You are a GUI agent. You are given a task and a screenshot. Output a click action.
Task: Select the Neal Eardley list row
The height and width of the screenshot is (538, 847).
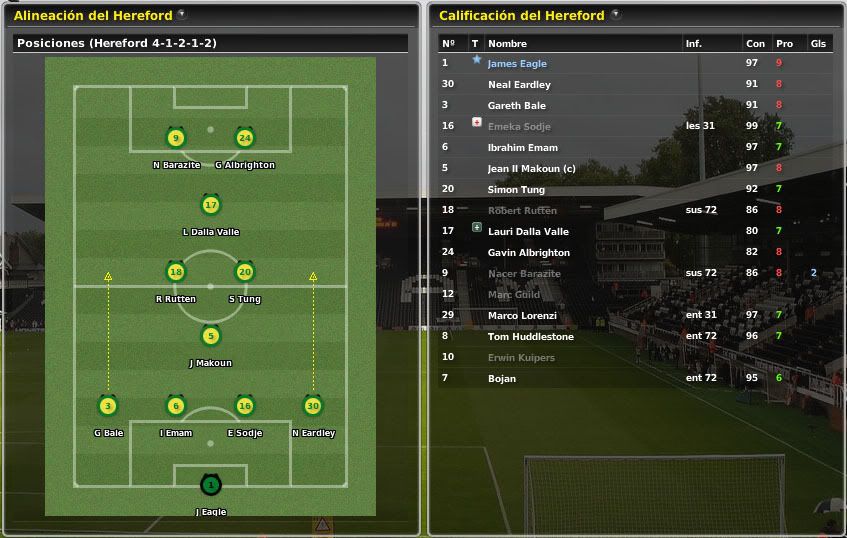[519, 84]
